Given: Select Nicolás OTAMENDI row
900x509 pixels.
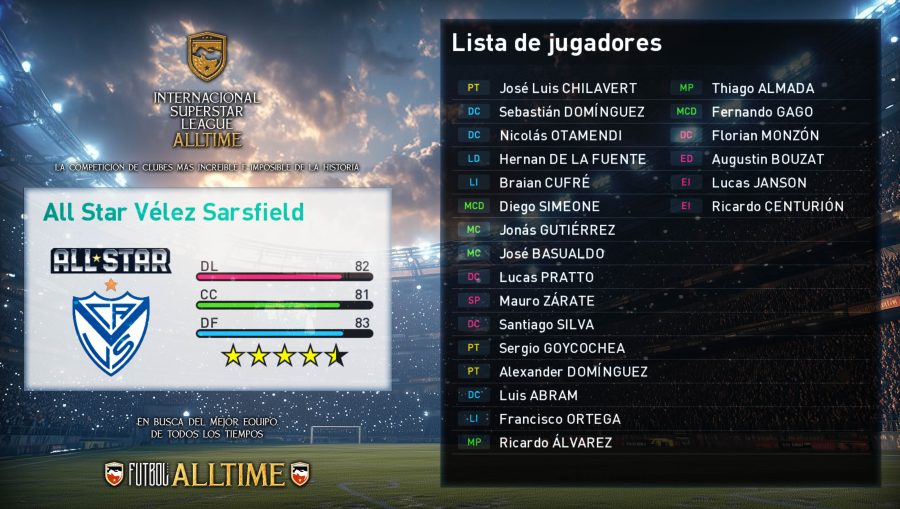Looking at the screenshot, I should (x=560, y=135).
